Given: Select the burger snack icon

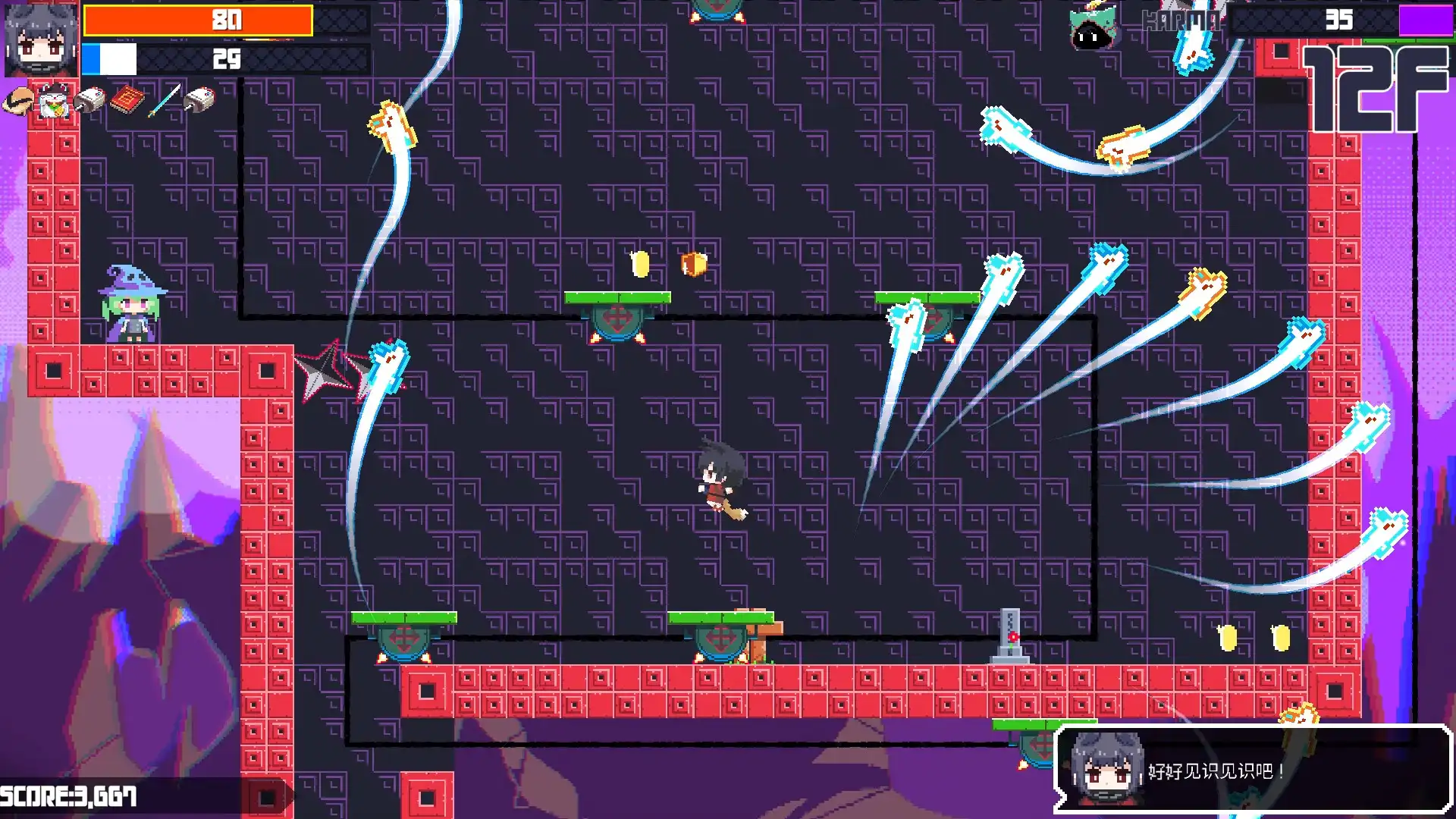Looking at the screenshot, I should (19, 101).
